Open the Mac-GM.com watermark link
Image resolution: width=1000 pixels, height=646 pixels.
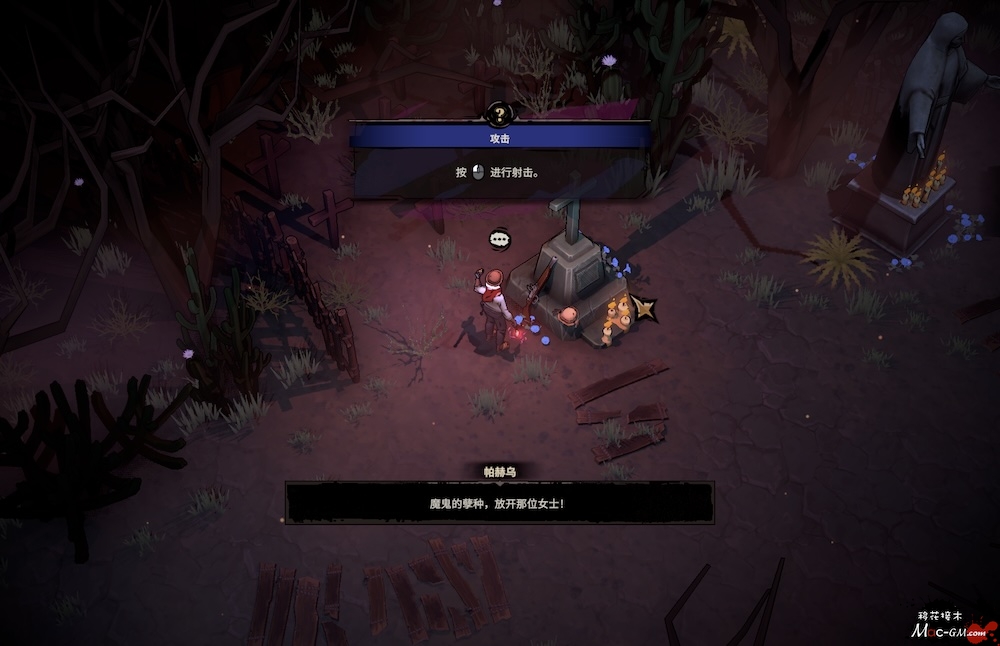951,630
